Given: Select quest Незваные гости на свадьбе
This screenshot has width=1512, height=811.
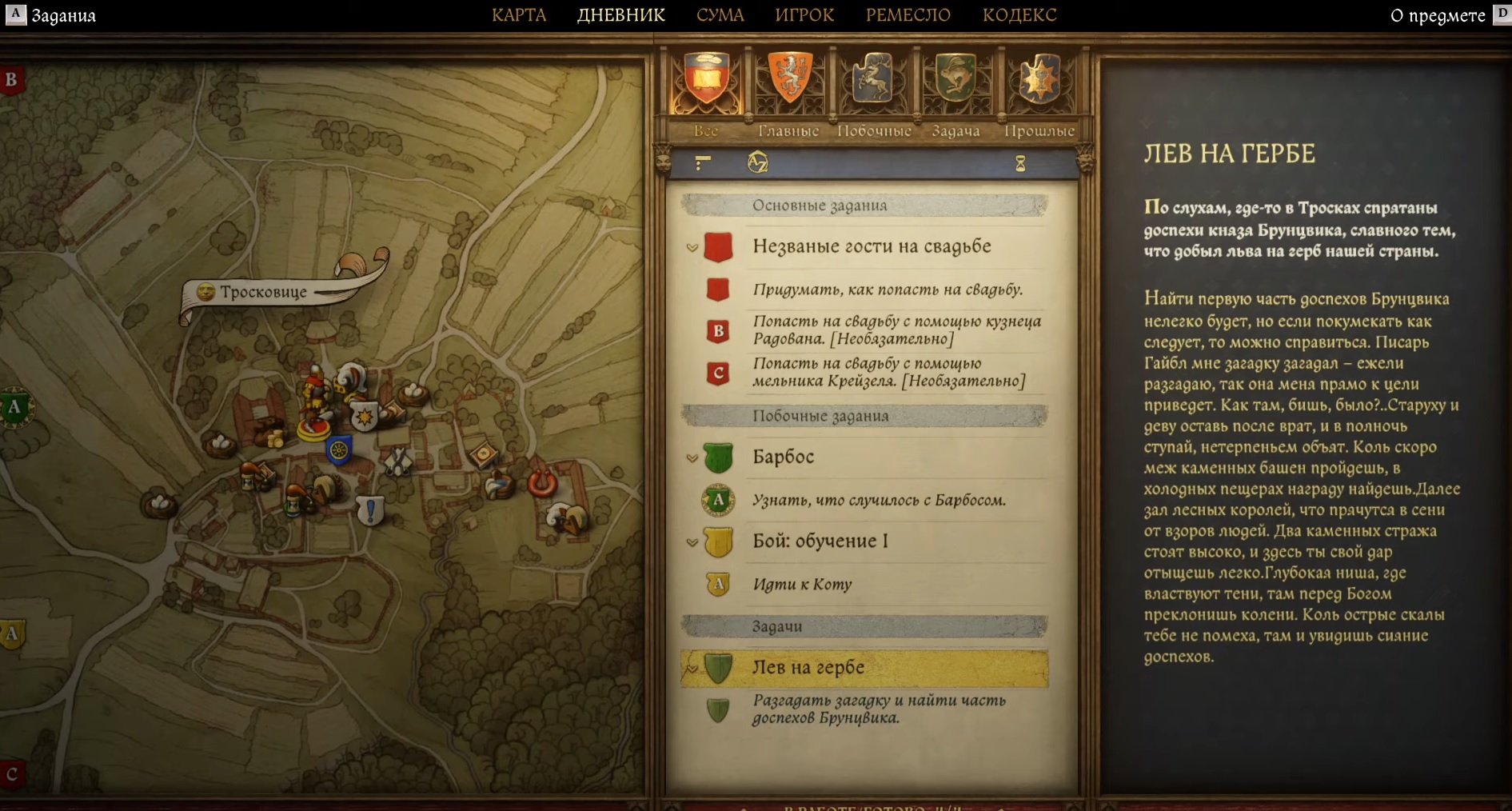Looking at the screenshot, I should 871,246.
